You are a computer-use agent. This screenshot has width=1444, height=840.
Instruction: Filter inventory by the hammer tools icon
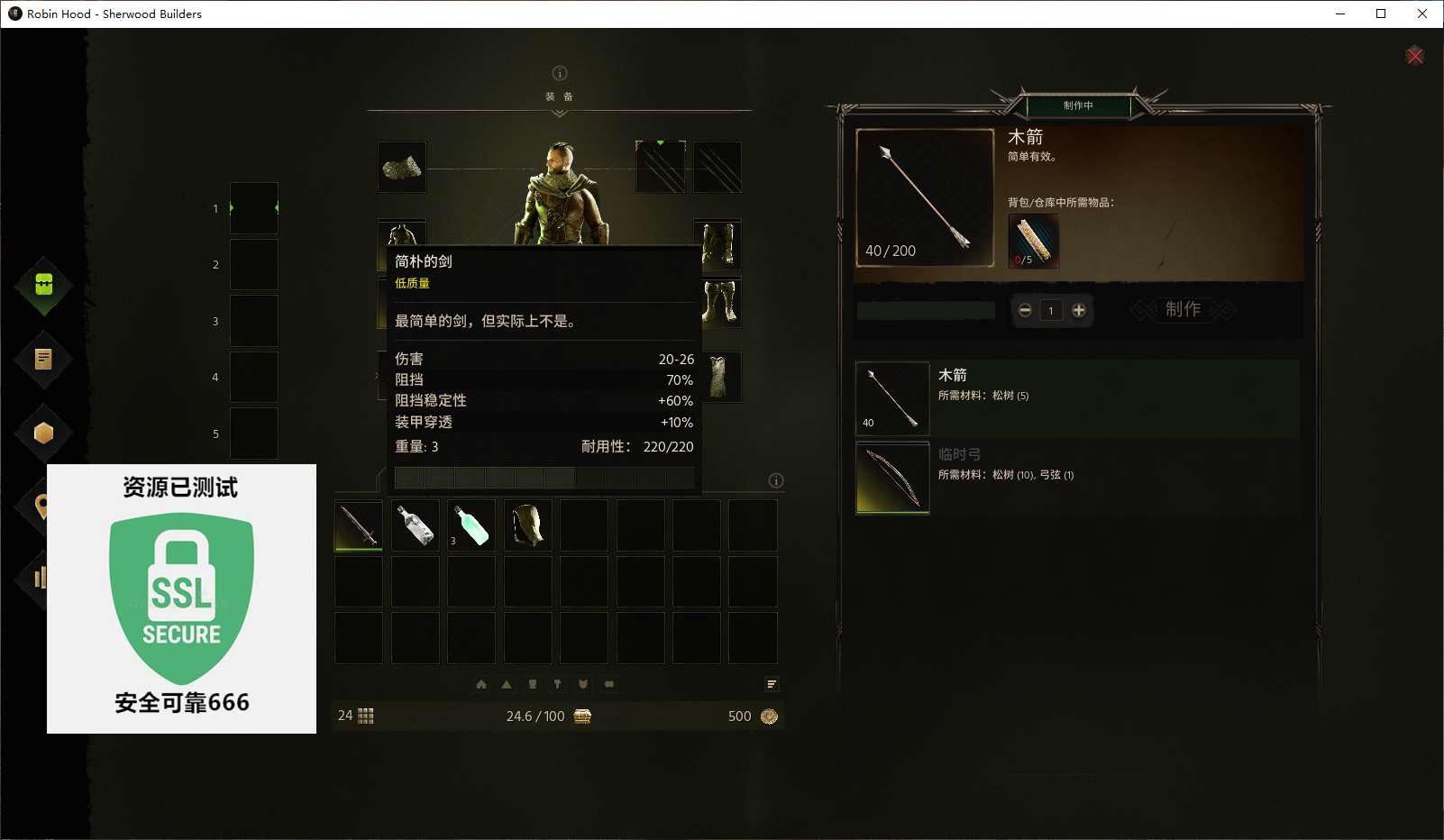[x=557, y=684]
